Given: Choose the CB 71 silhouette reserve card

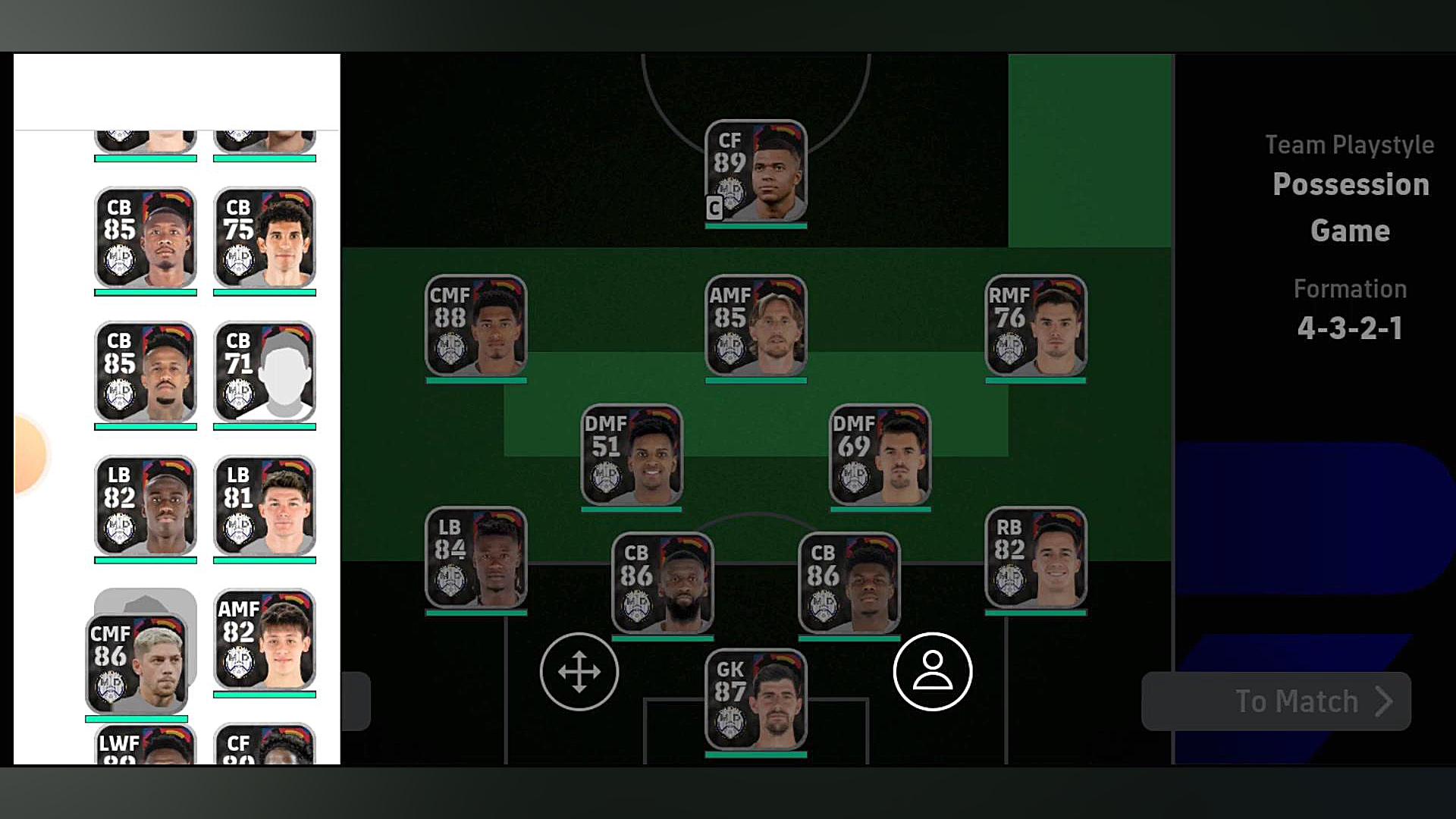Looking at the screenshot, I should [265, 372].
